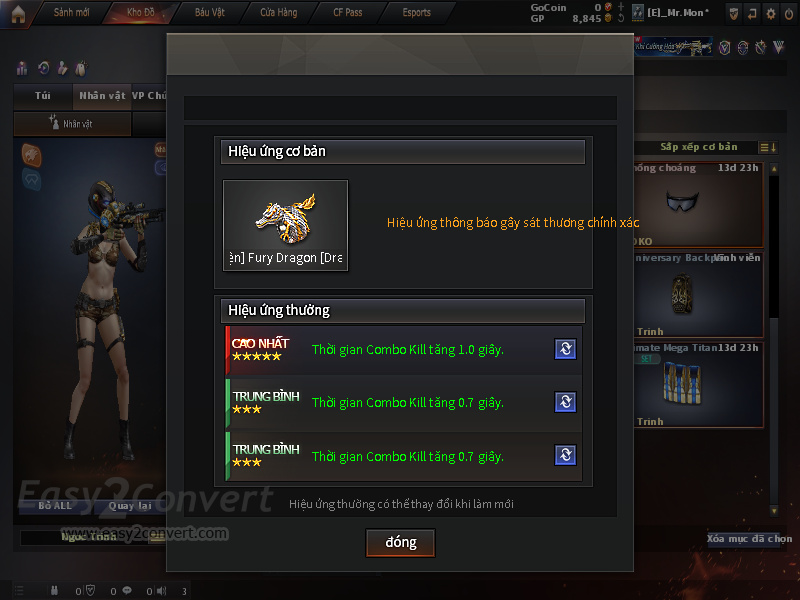Go to the Cửa Hàng shop tab
Screen dimensions: 800x600
click(278, 12)
